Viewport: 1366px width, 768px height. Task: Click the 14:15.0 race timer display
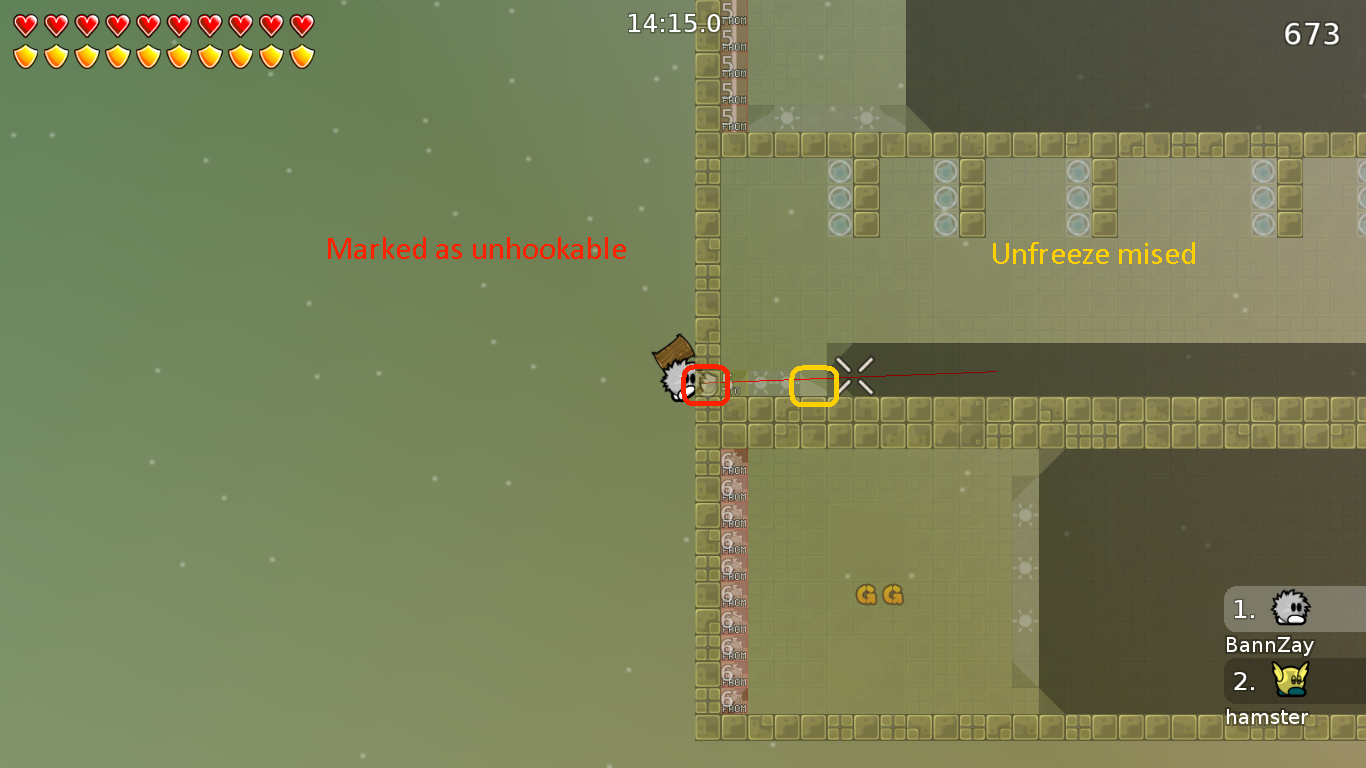click(671, 23)
